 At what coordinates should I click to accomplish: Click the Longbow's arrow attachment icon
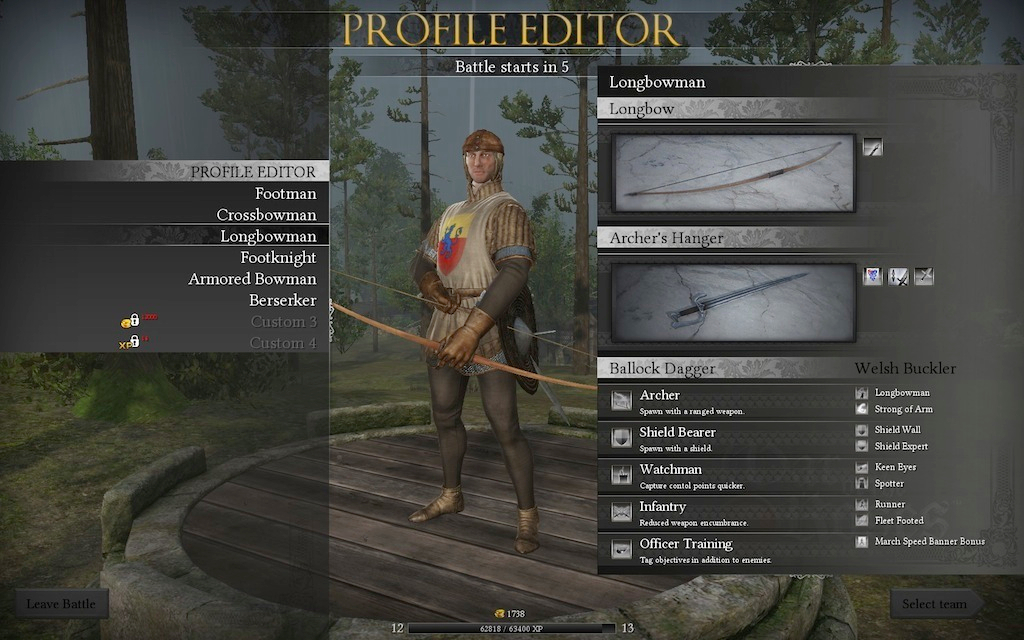873,147
